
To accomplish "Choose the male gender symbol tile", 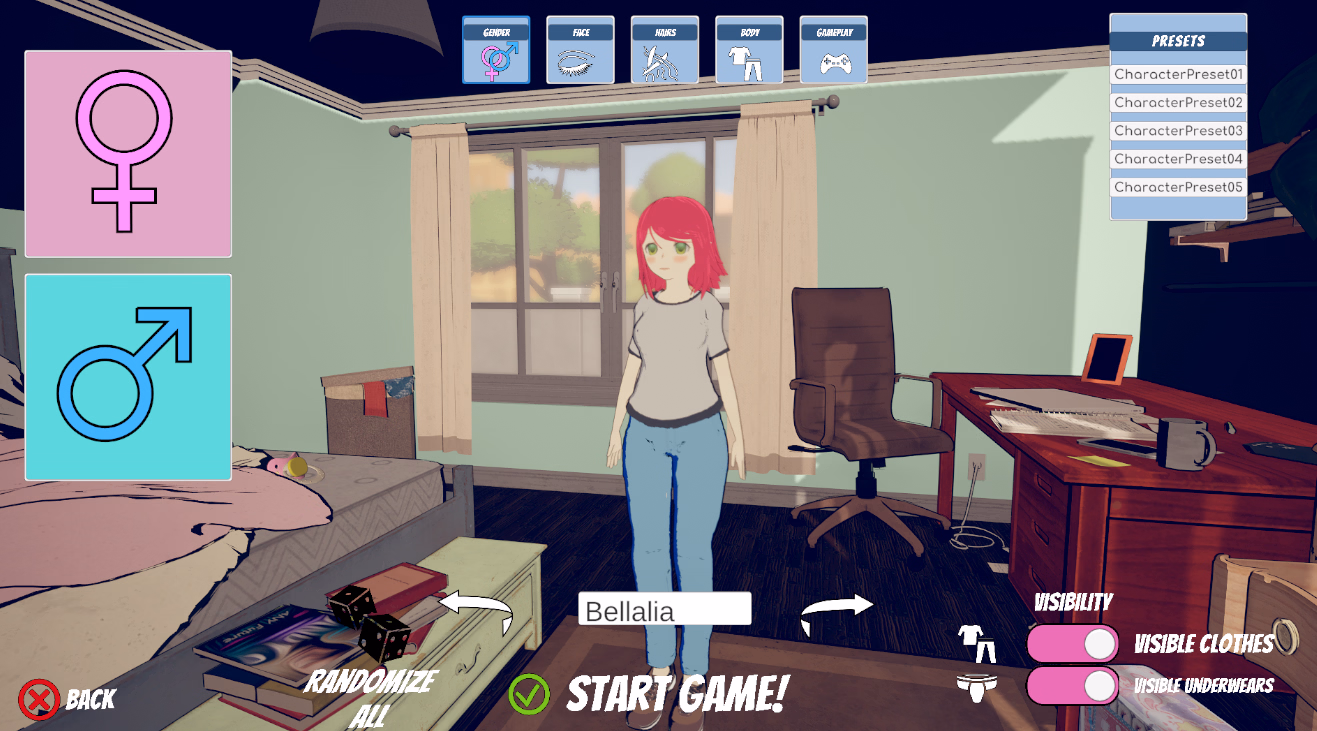I will pos(128,377).
